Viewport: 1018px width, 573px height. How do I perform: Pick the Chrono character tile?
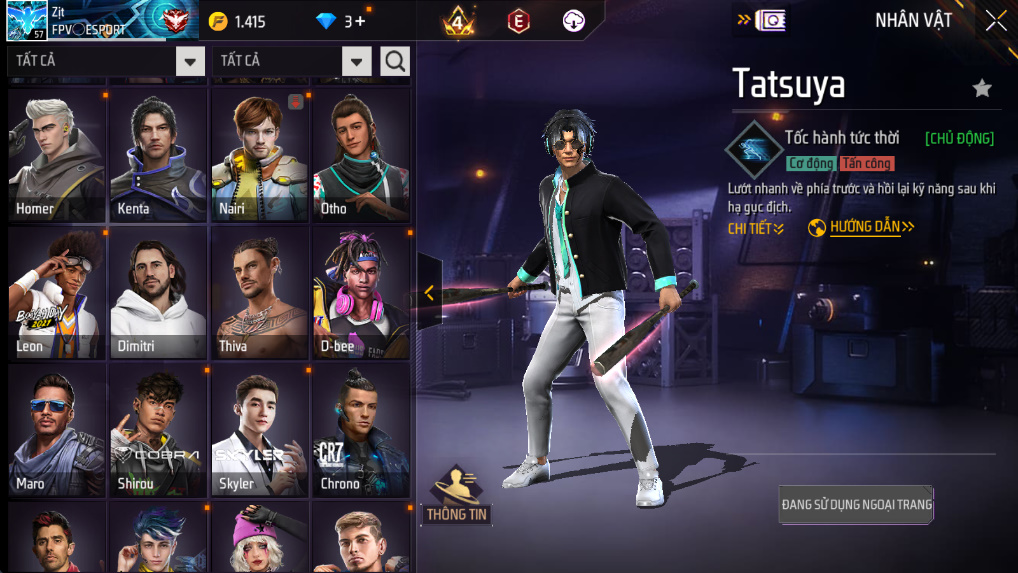[x=361, y=430]
